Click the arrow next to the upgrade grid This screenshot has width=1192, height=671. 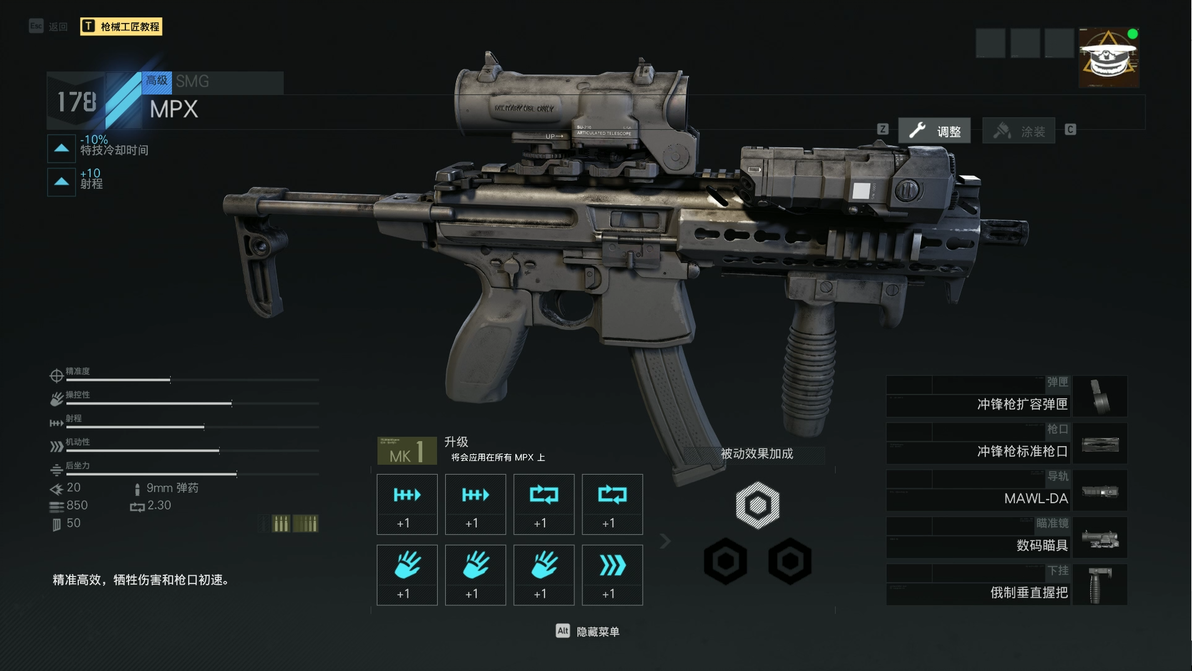(x=665, y=541)
